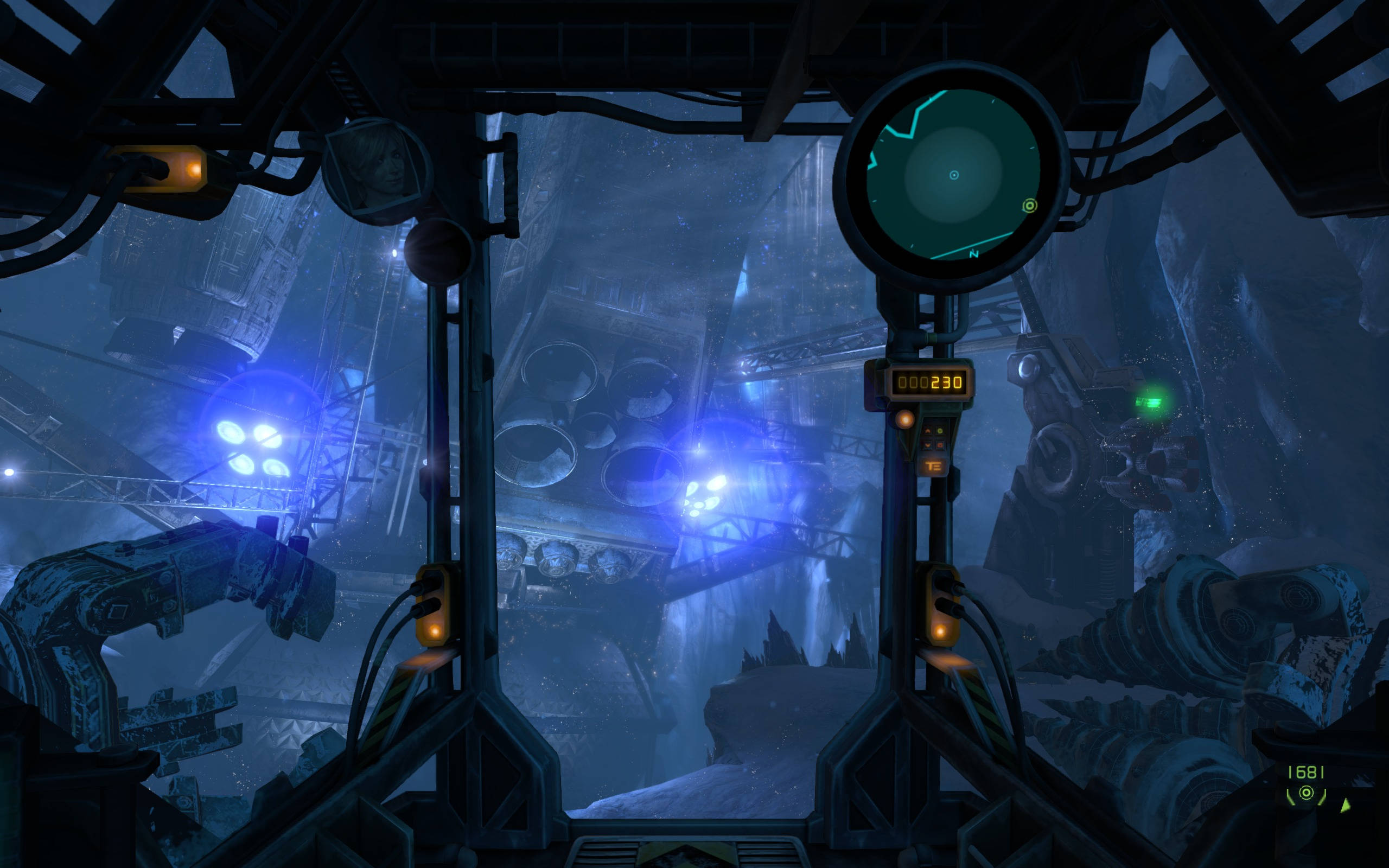
Task: Toggle the orange warning lamp below the odometer
Action: coord(905,420)
